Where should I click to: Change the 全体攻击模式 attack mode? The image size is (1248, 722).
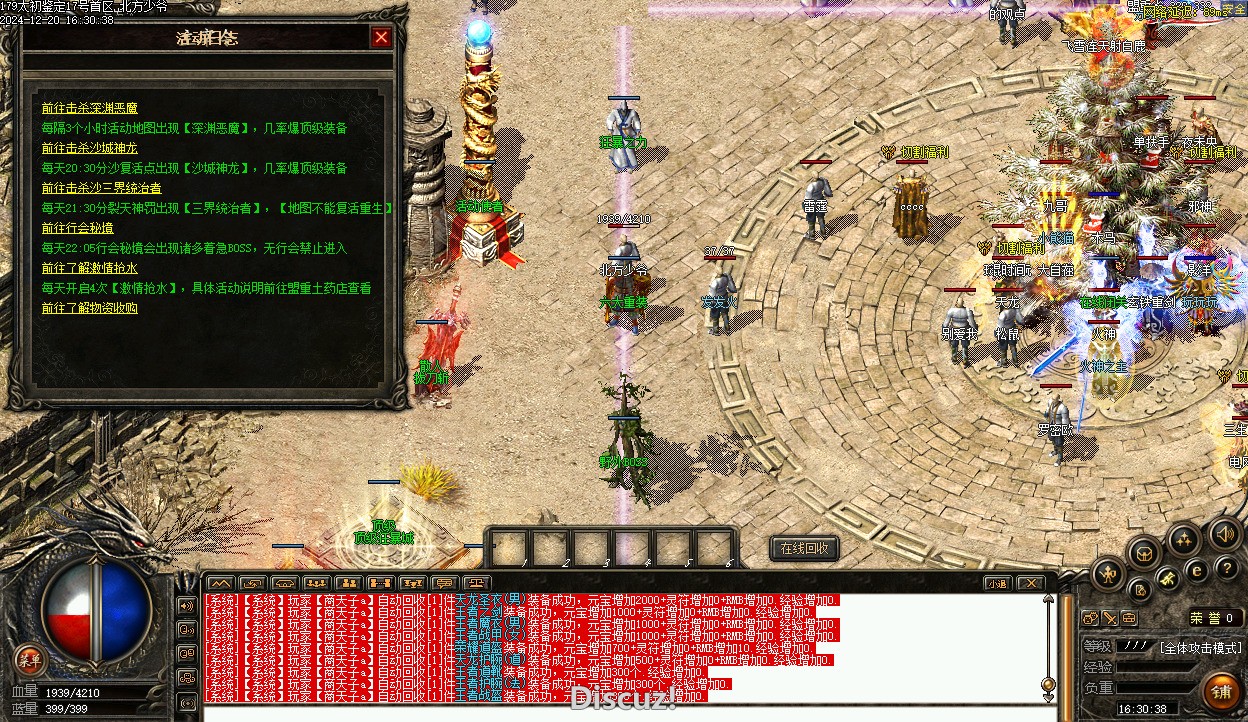click(x=1199, y=647)
